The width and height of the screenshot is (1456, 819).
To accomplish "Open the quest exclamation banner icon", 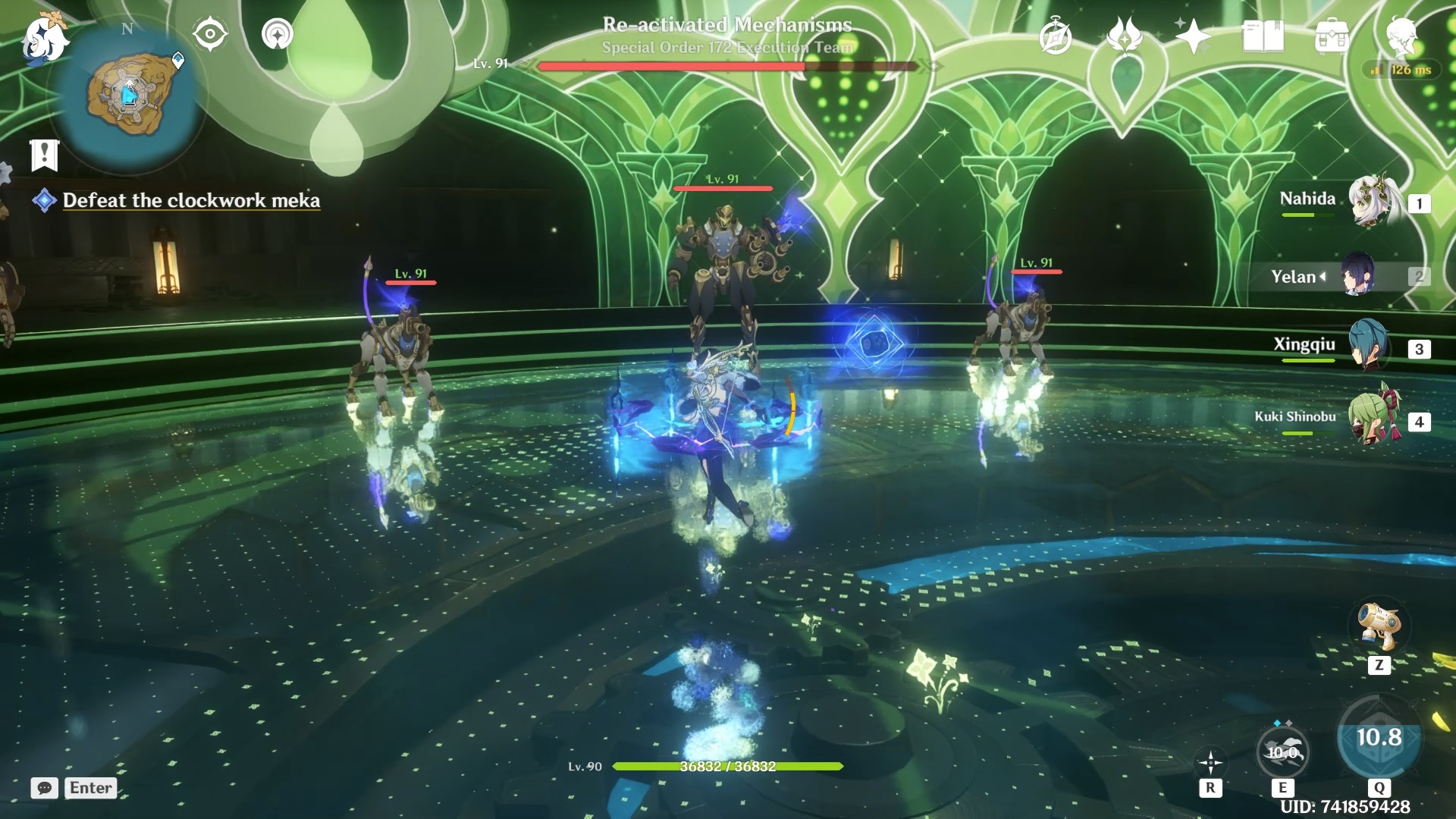I will pos(44,155).
